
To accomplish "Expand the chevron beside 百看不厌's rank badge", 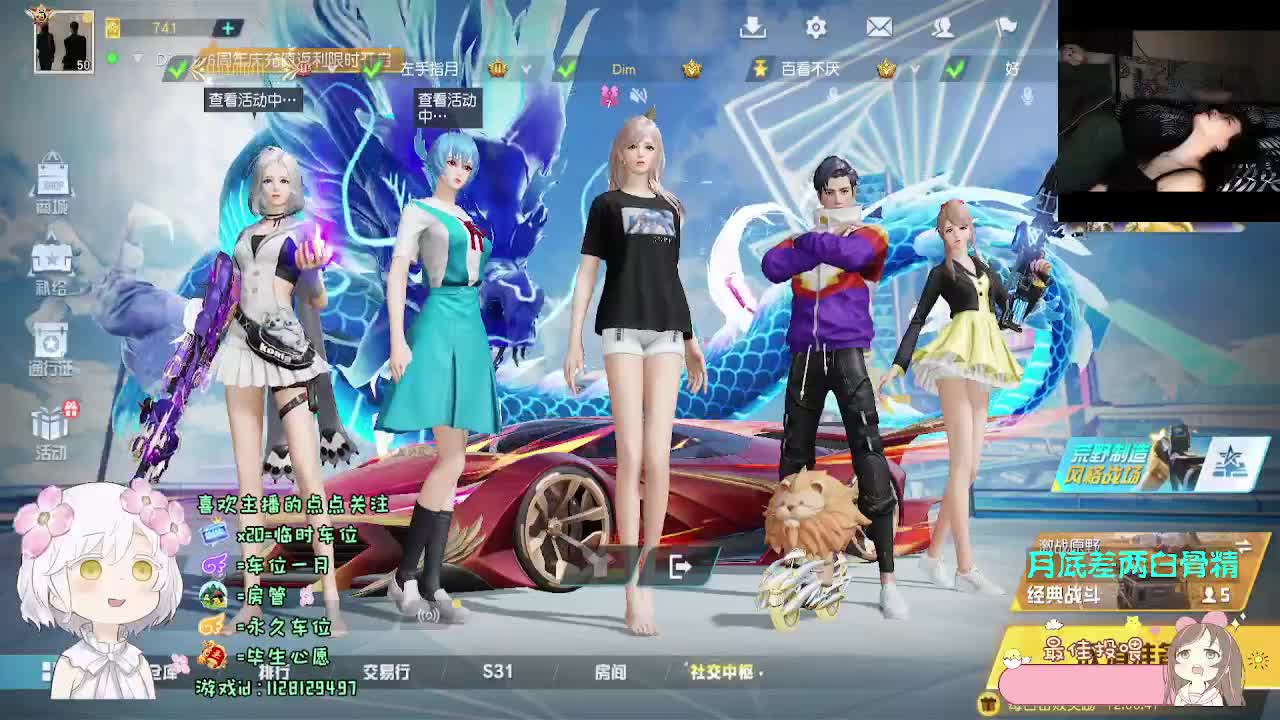I will click(x=914, y=69).
